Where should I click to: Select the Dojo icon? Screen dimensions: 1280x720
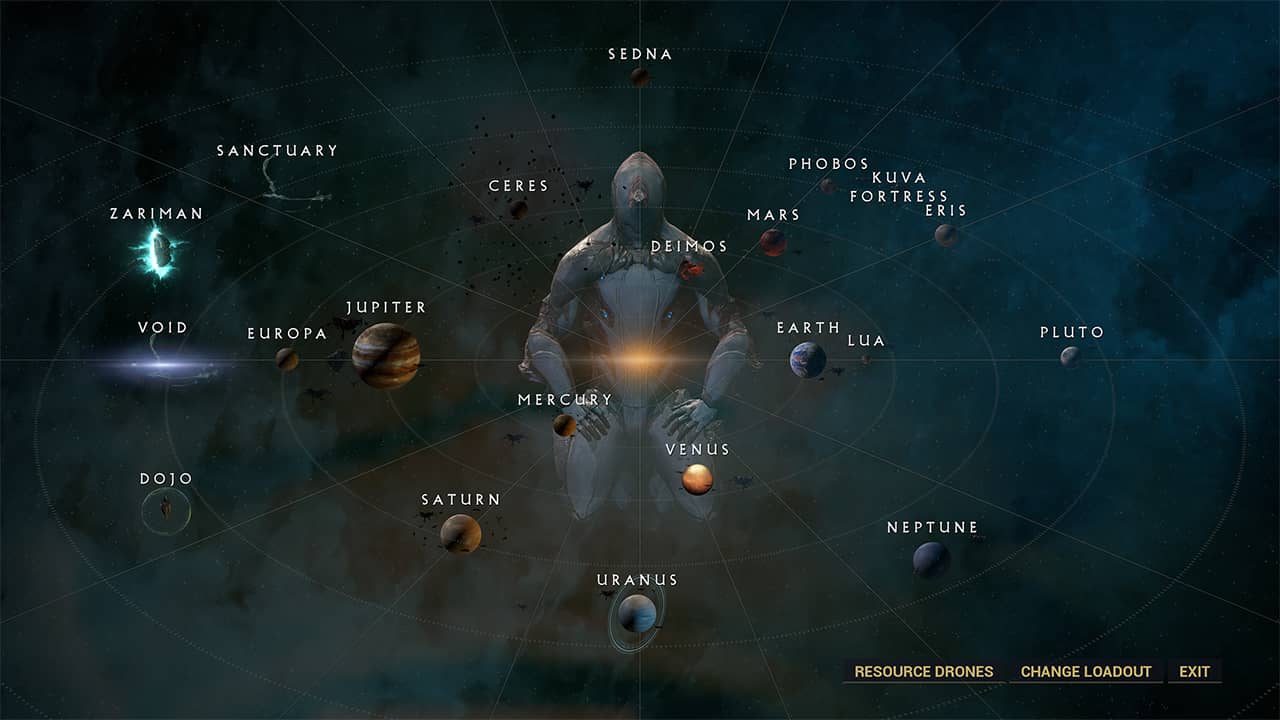coord(166,510)
